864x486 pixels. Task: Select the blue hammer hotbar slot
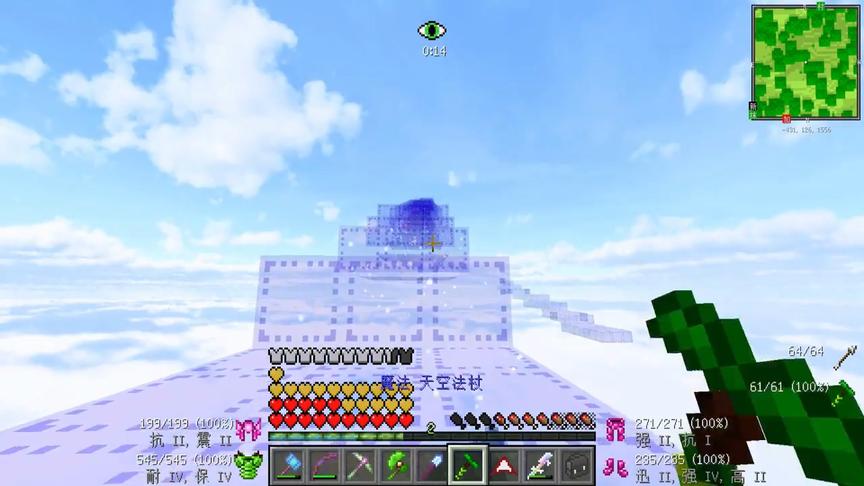tap(288, 466)
